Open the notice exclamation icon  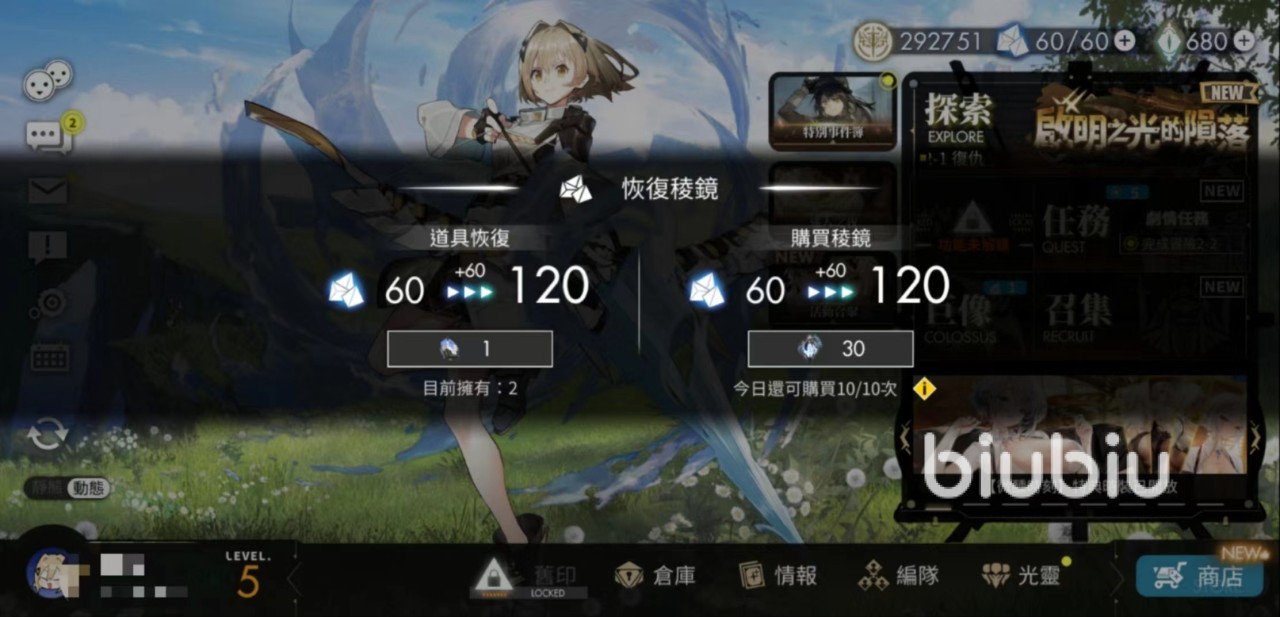pos(47,245)
